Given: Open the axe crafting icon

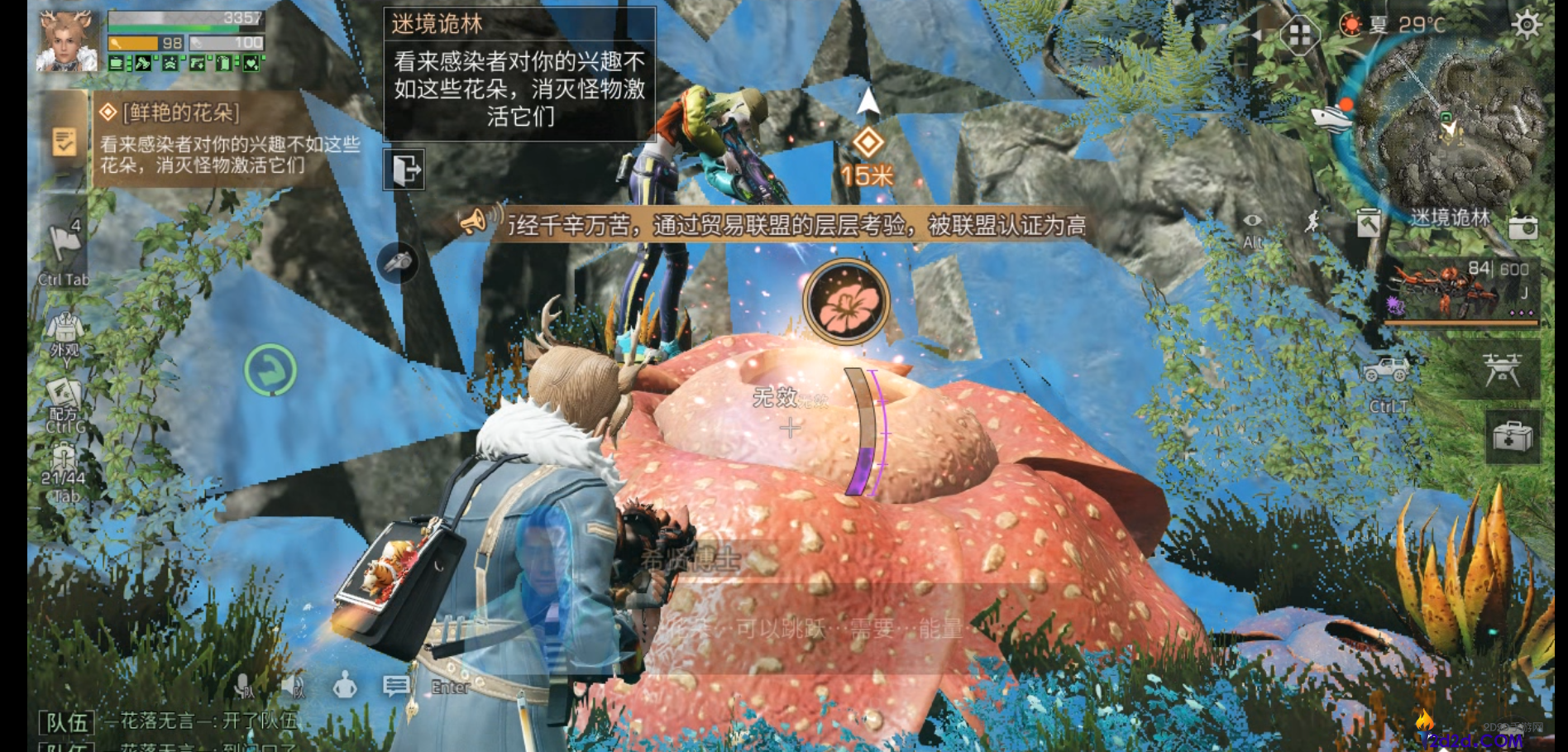Looking at the screenshot, I should pos(1369,223).
